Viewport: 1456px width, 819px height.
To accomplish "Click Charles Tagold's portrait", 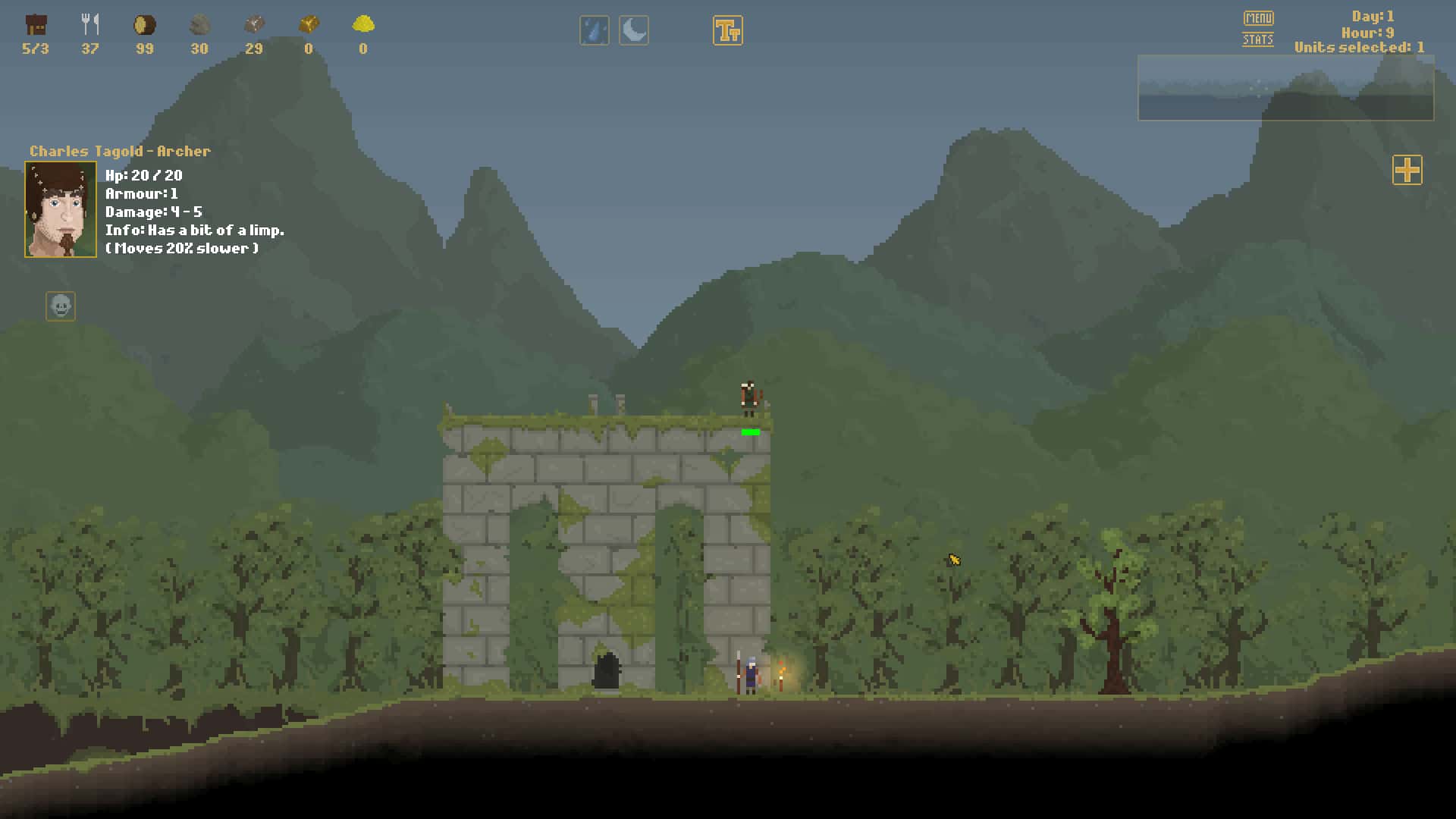I will click(61, 209).
